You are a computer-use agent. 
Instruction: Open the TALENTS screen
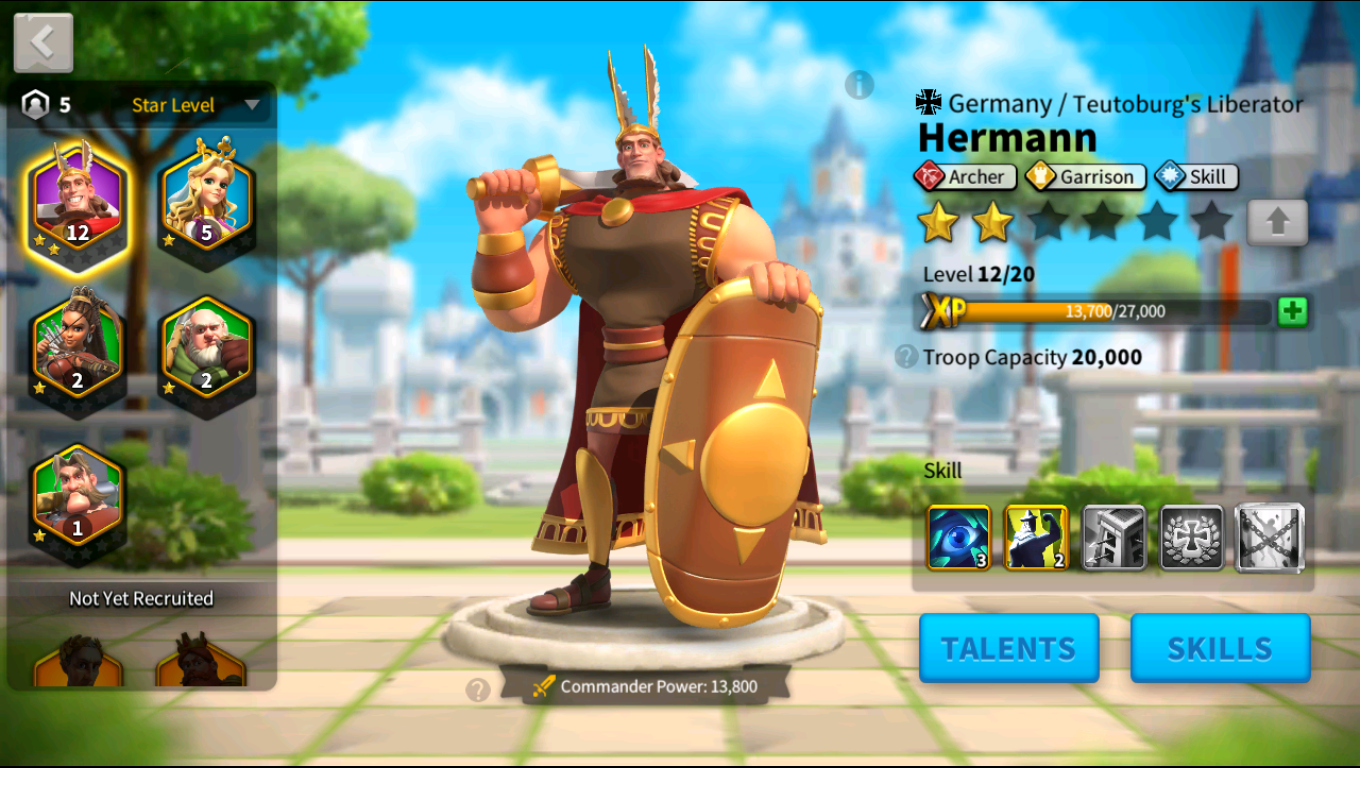click(1008, 648)
